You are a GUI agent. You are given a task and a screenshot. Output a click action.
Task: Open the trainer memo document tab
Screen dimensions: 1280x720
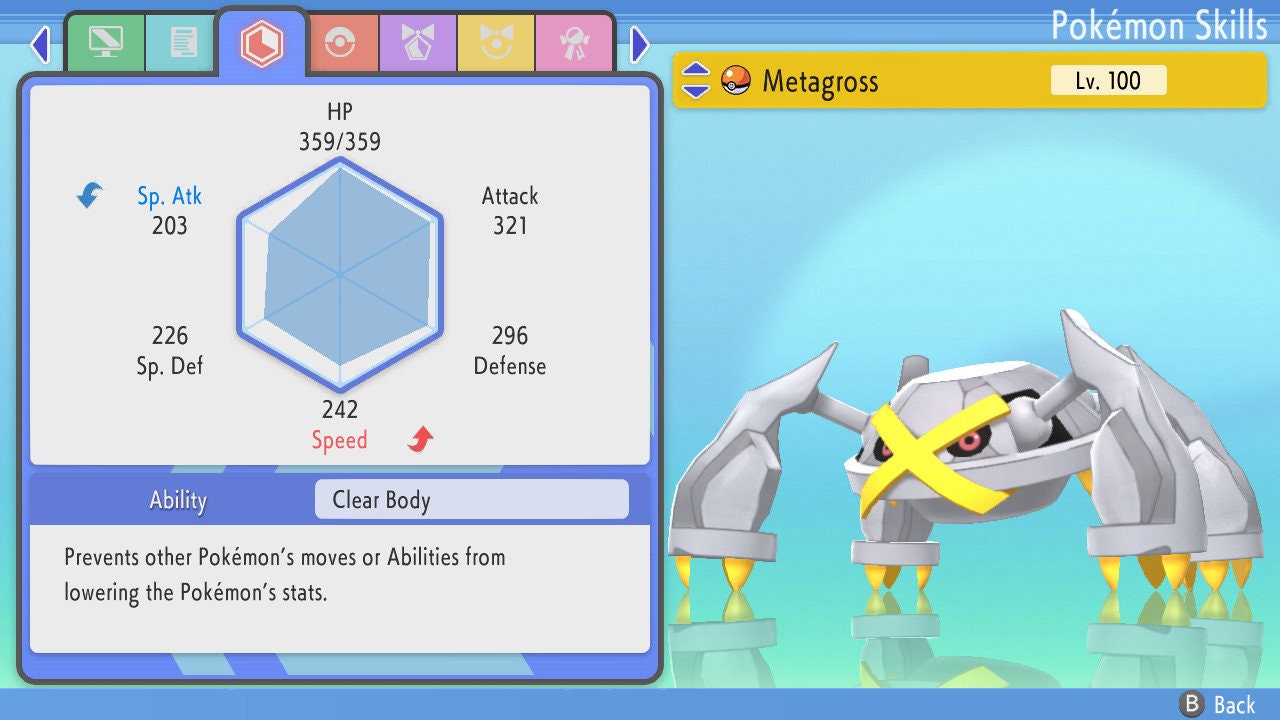pos(183,43)
